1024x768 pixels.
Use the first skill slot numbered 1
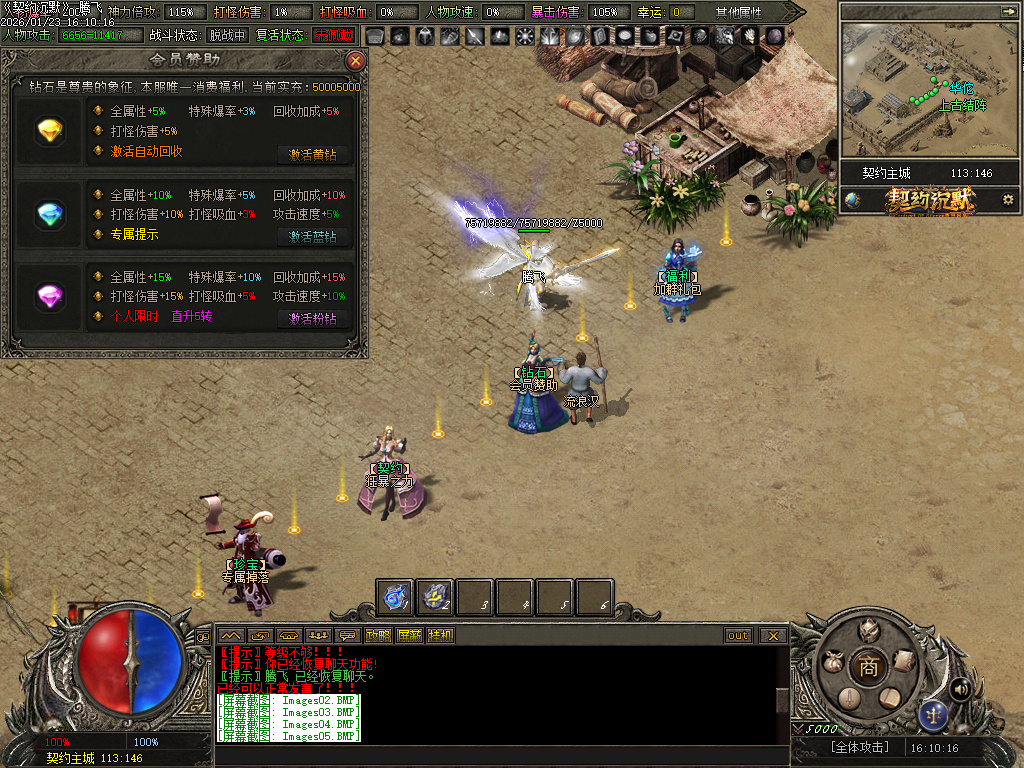tap(395, 597)
